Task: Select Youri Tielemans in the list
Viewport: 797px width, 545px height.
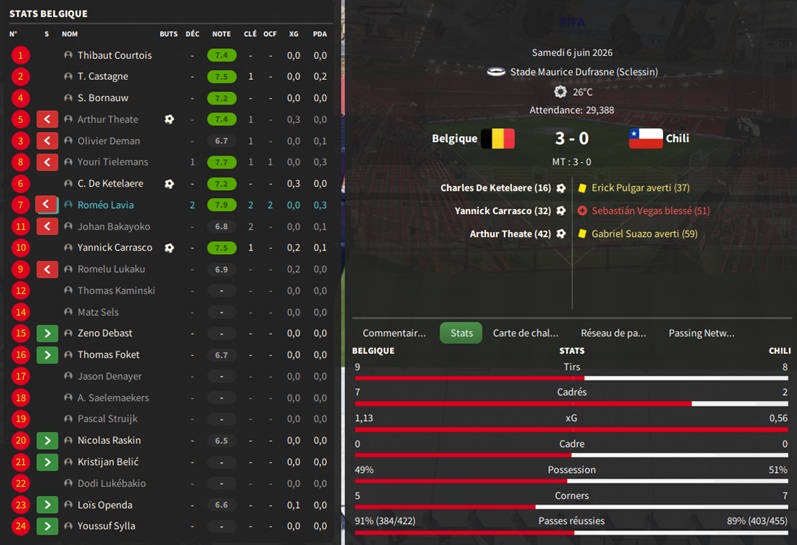Action: pos(113,162)
